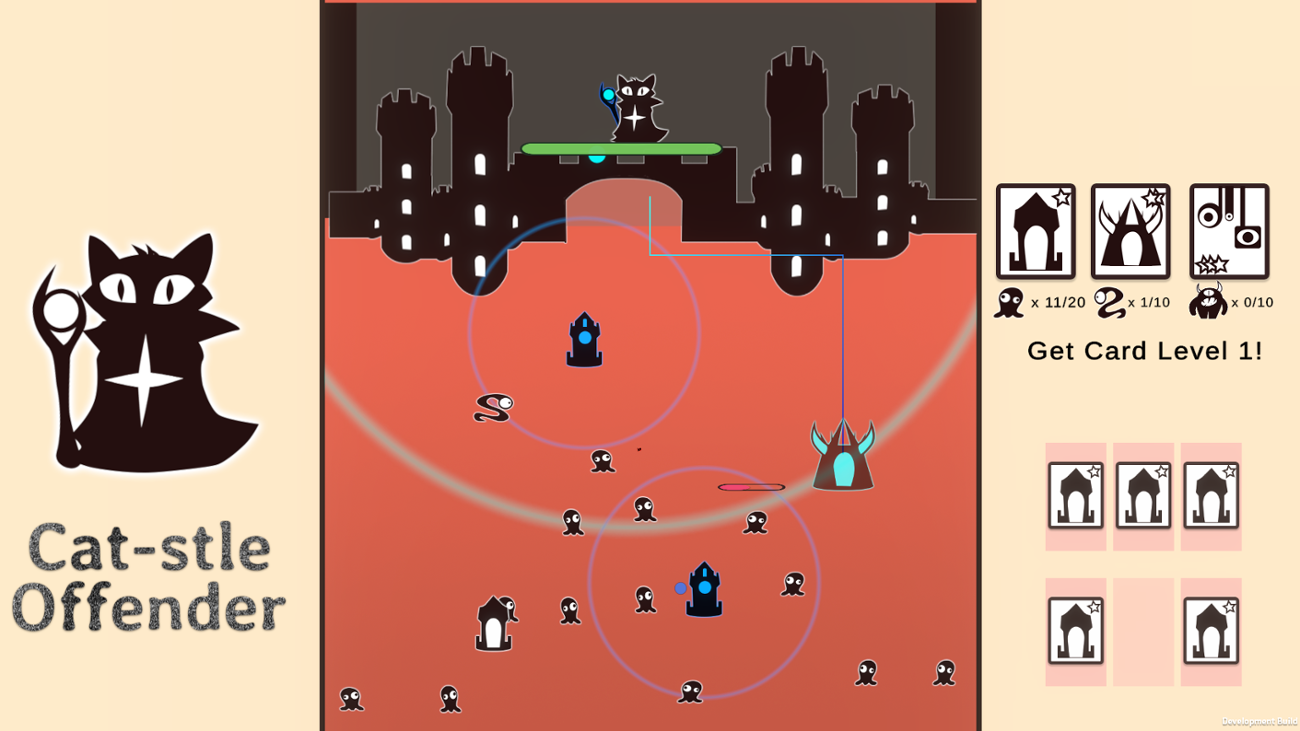The image size is (1300, 731).
Task: Click the Get Card Level 1 text
Action: (1147, 351)
